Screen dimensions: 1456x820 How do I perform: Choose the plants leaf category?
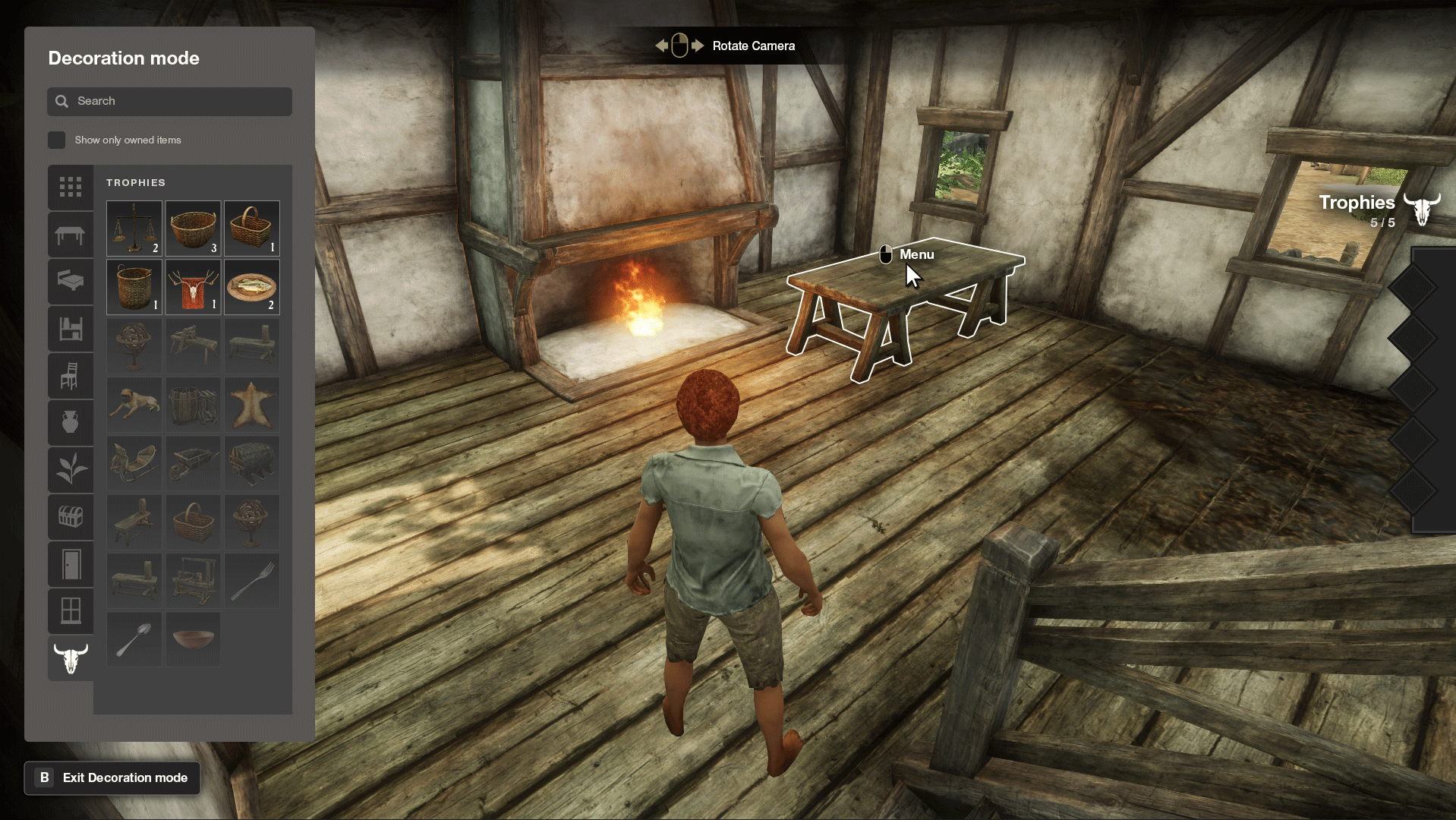(71, 469)
